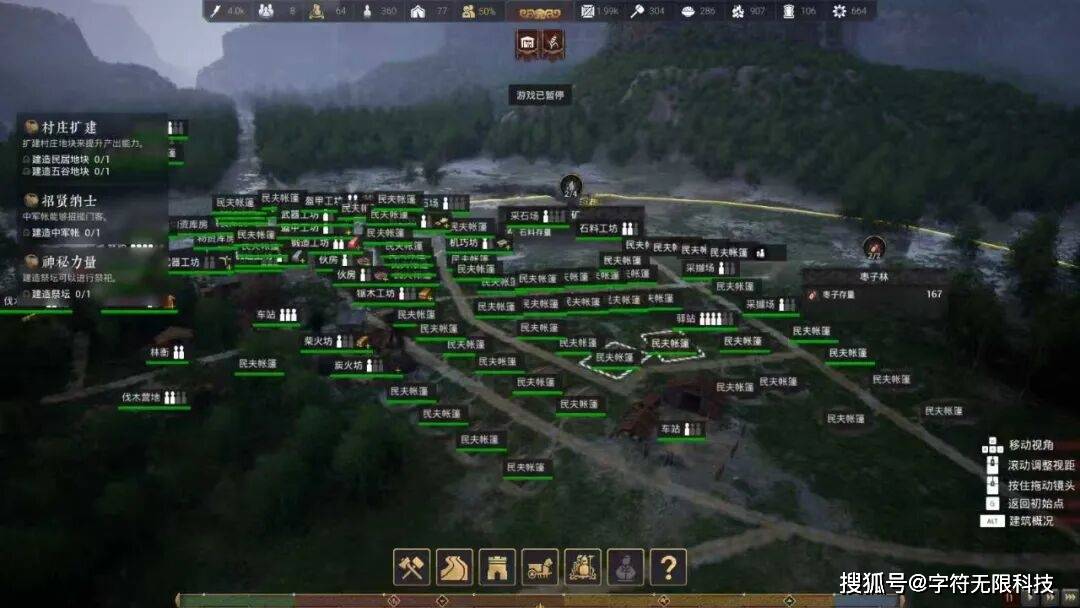Viewport: 1080px width, 608px height.
Task: Click the storehouse banner icon
Action: tap(527, 43)
